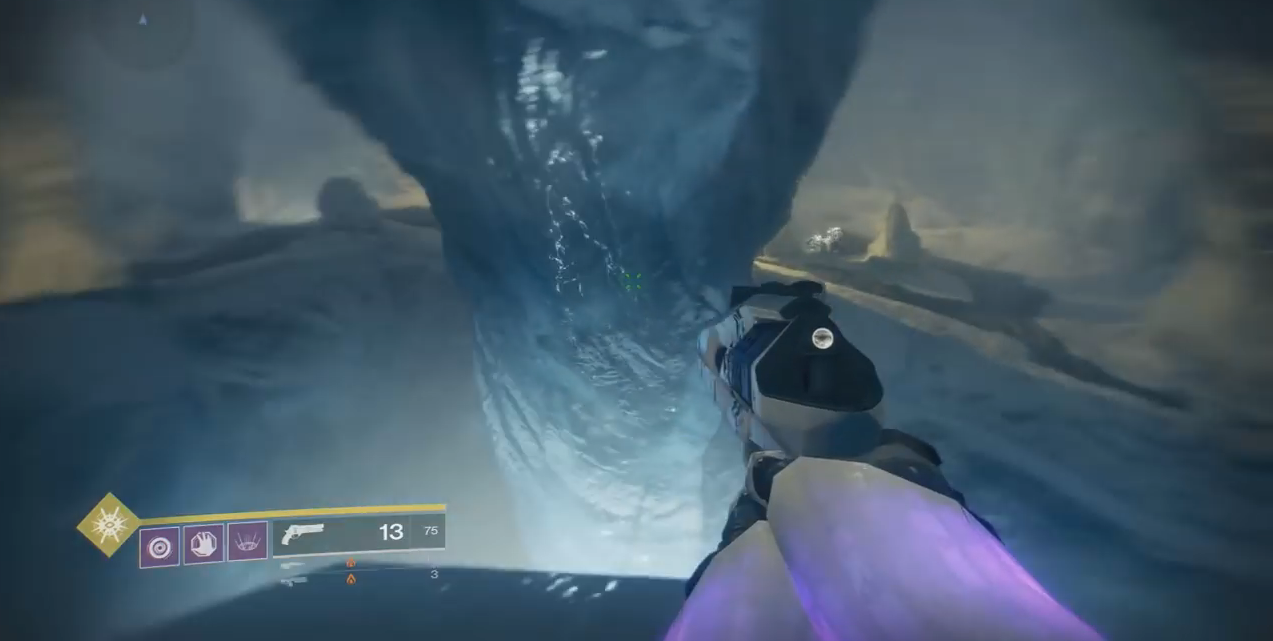
Task: Select the grenade ability icon
Action: click(160, 546)
